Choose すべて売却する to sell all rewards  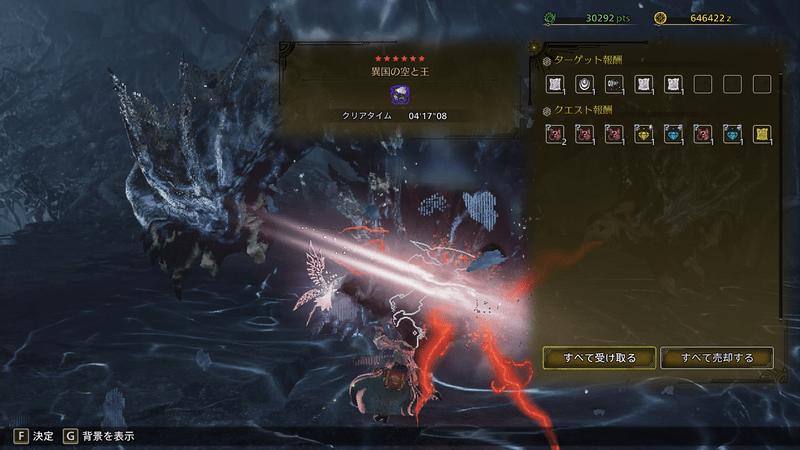pos(716,358)
